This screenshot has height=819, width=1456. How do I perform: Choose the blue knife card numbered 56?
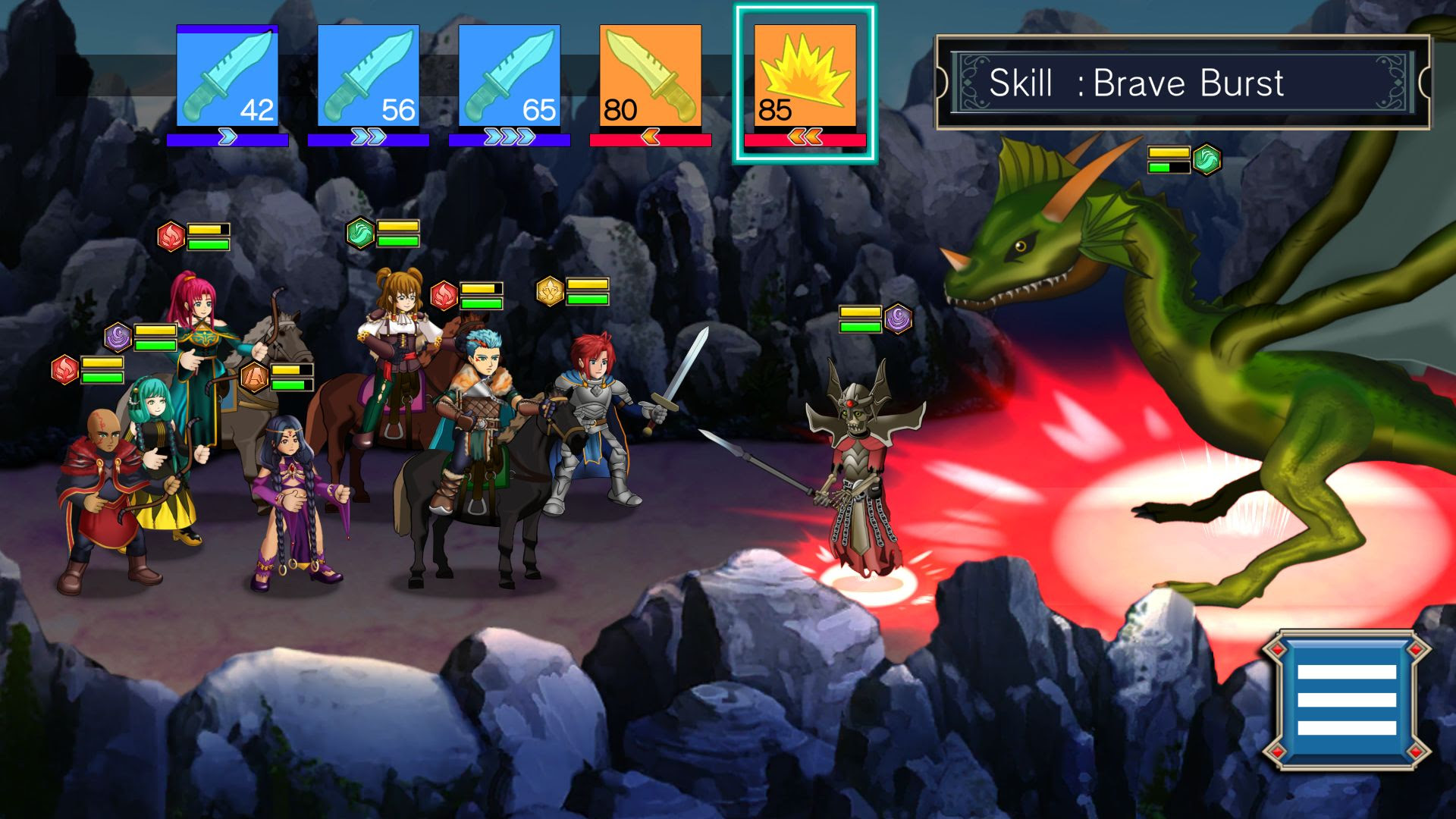(x=369, y=77)
